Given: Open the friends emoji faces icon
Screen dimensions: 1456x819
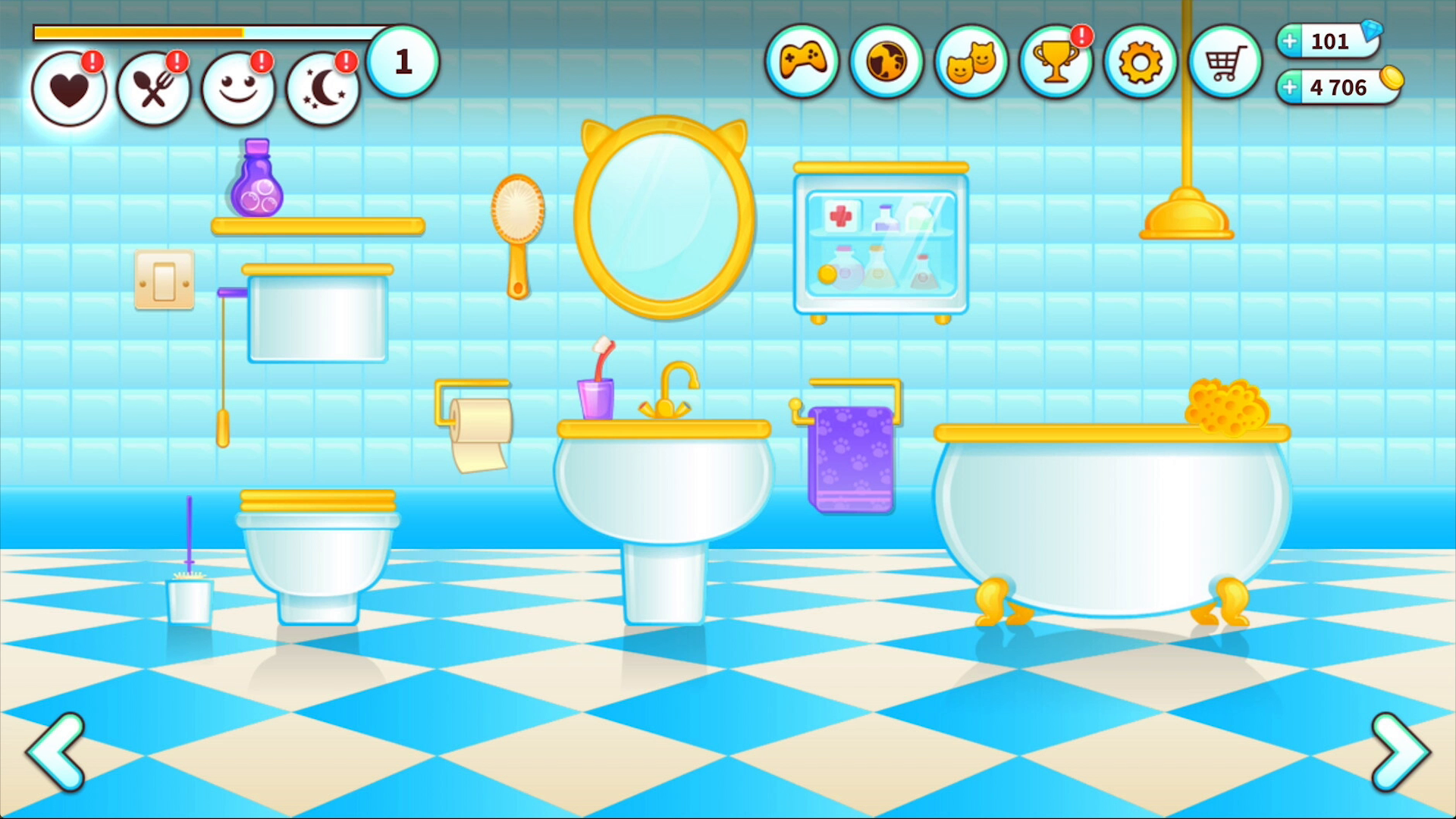Looking at the screenshot, I should 971,62.
